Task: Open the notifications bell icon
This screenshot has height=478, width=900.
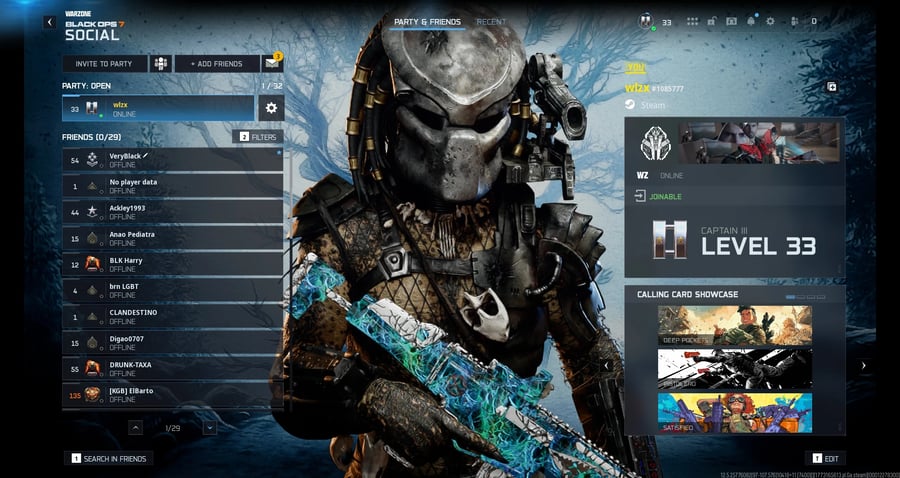Action: (x=751, y=21)
